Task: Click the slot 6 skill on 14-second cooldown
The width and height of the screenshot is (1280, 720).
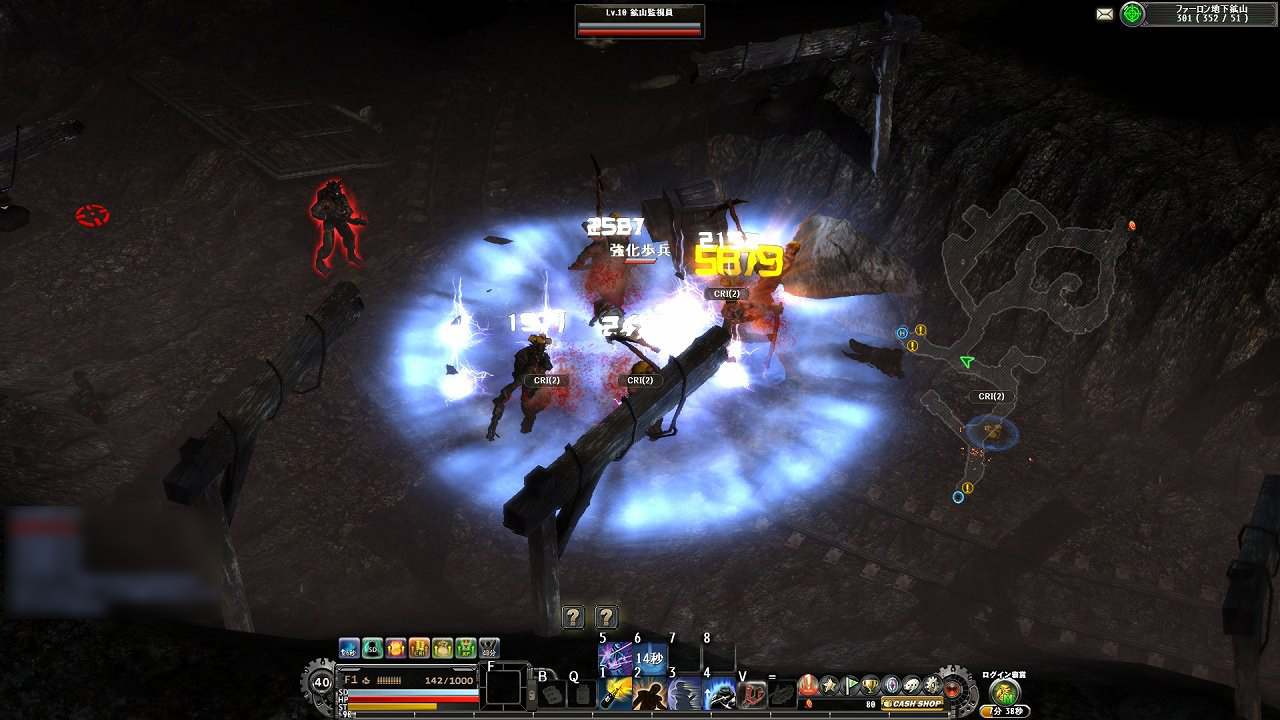Action: (x=649, y=657)
